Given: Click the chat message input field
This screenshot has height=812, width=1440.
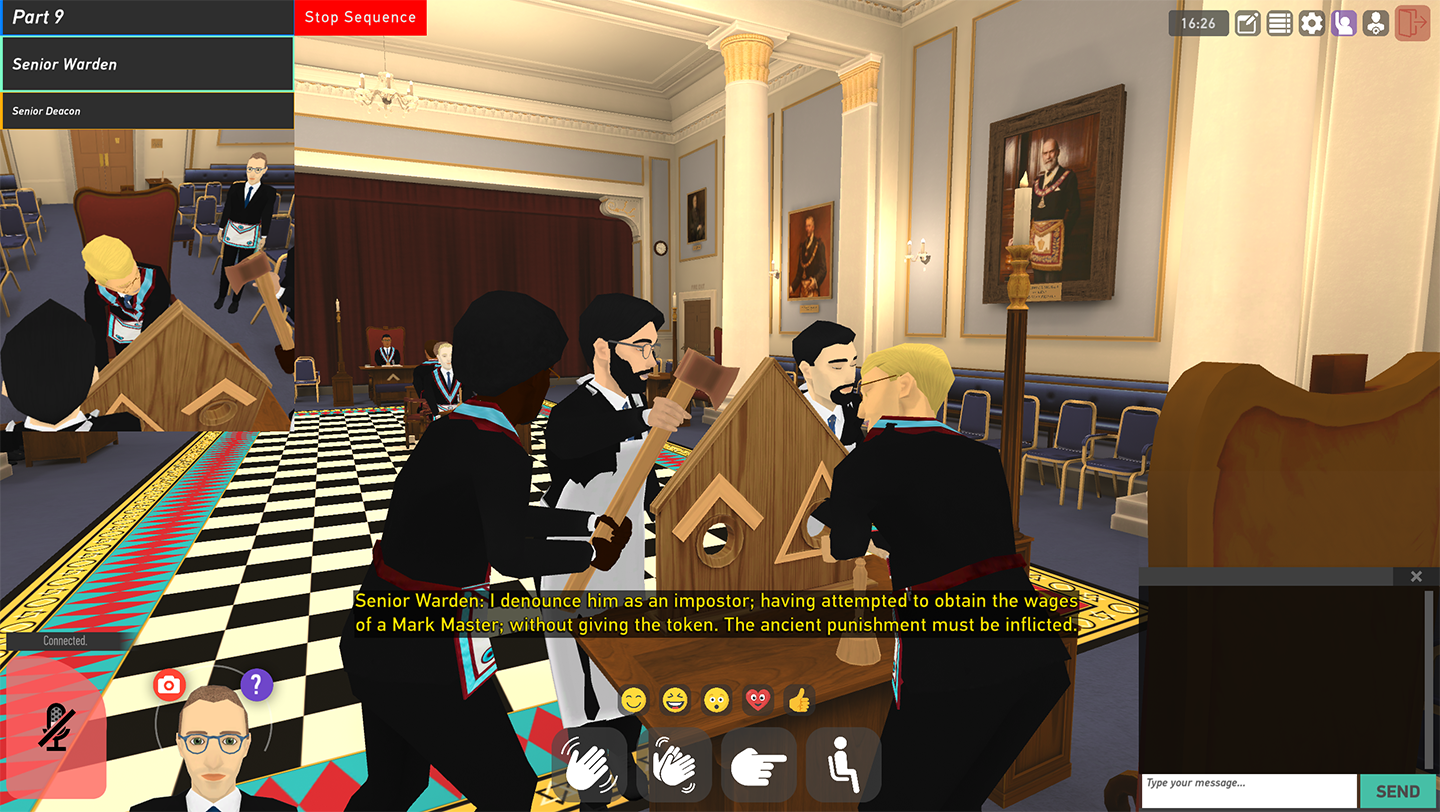Looking at the screenshot, I should 1248,790.
